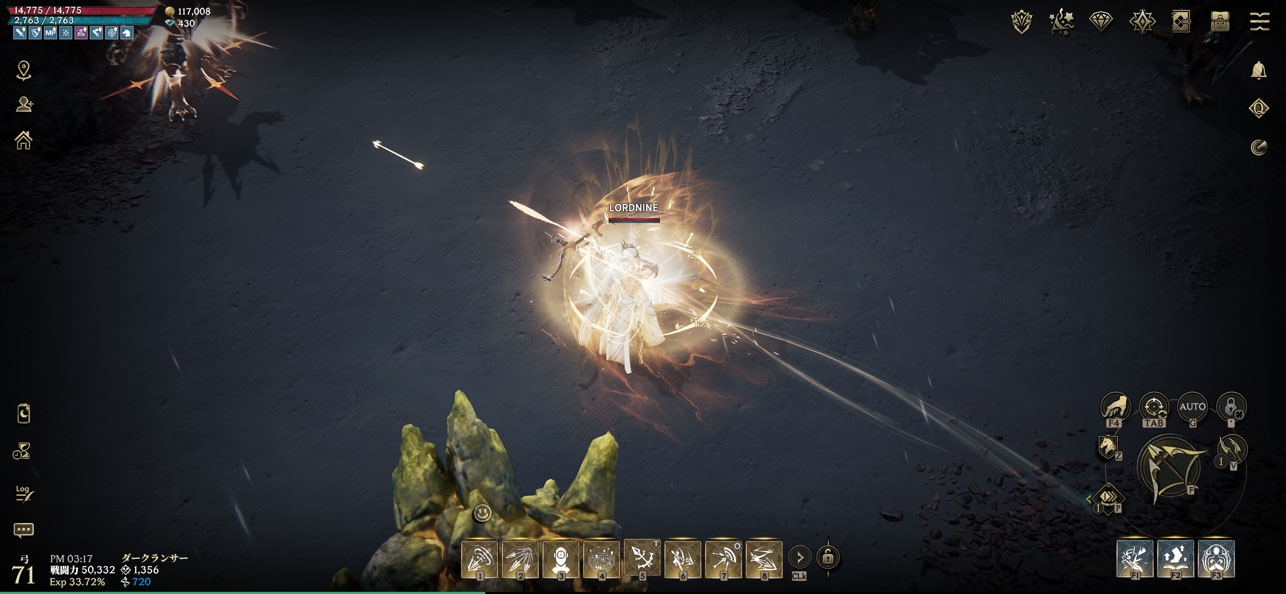The height and width of the screenshot is (594, 1286).
Task: Open the map location pin icon
Action: coord(23,70)
